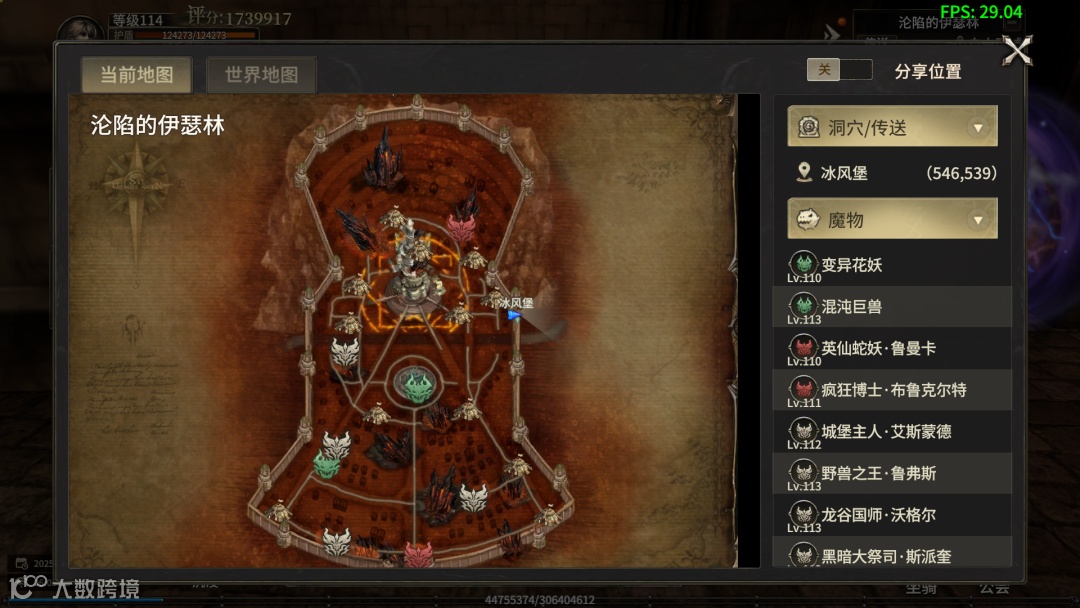Pick 英仙蛇妖·鲁曼卡 boss entry
This screenshot has width=1080, height=608.
pos(892,348)
